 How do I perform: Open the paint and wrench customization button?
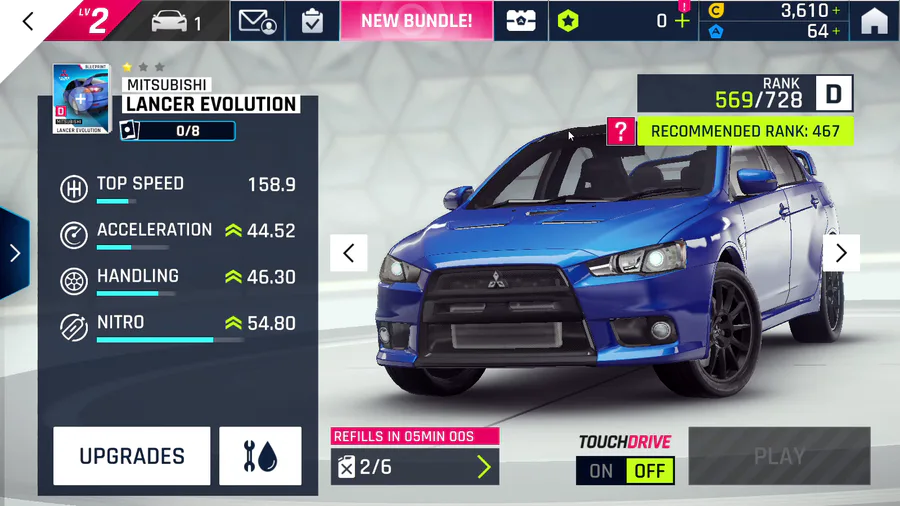coord(260,456)
